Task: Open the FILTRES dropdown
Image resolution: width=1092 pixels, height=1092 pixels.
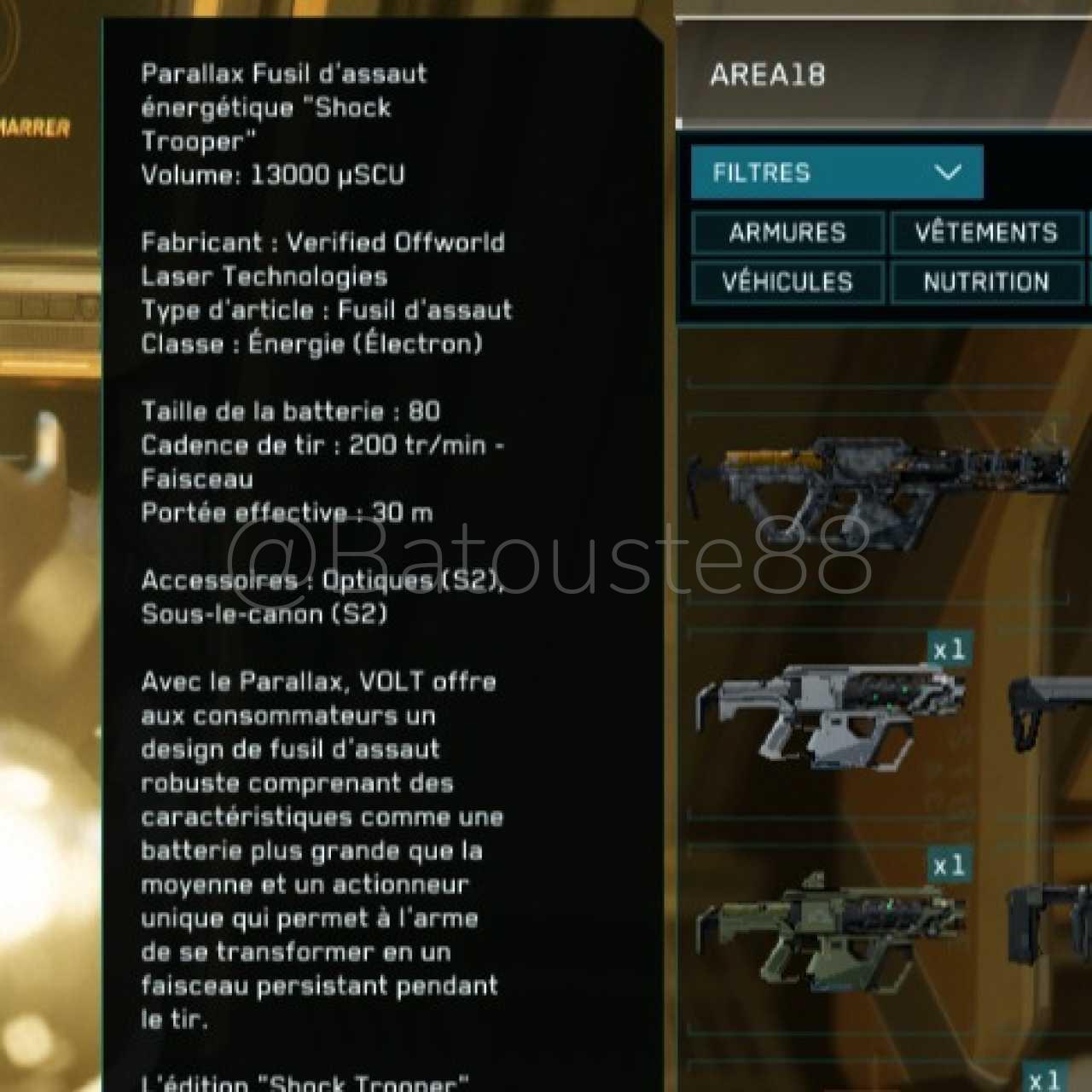Action: (836, 172)
